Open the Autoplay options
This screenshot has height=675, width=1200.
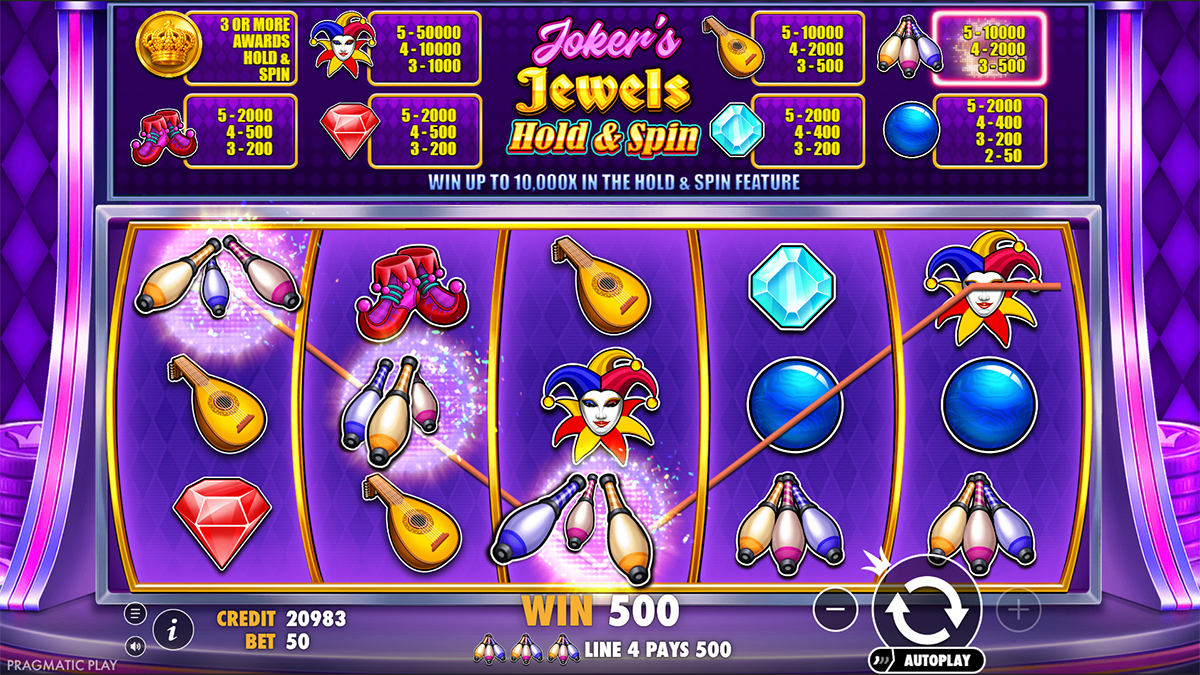coord(930,660)
